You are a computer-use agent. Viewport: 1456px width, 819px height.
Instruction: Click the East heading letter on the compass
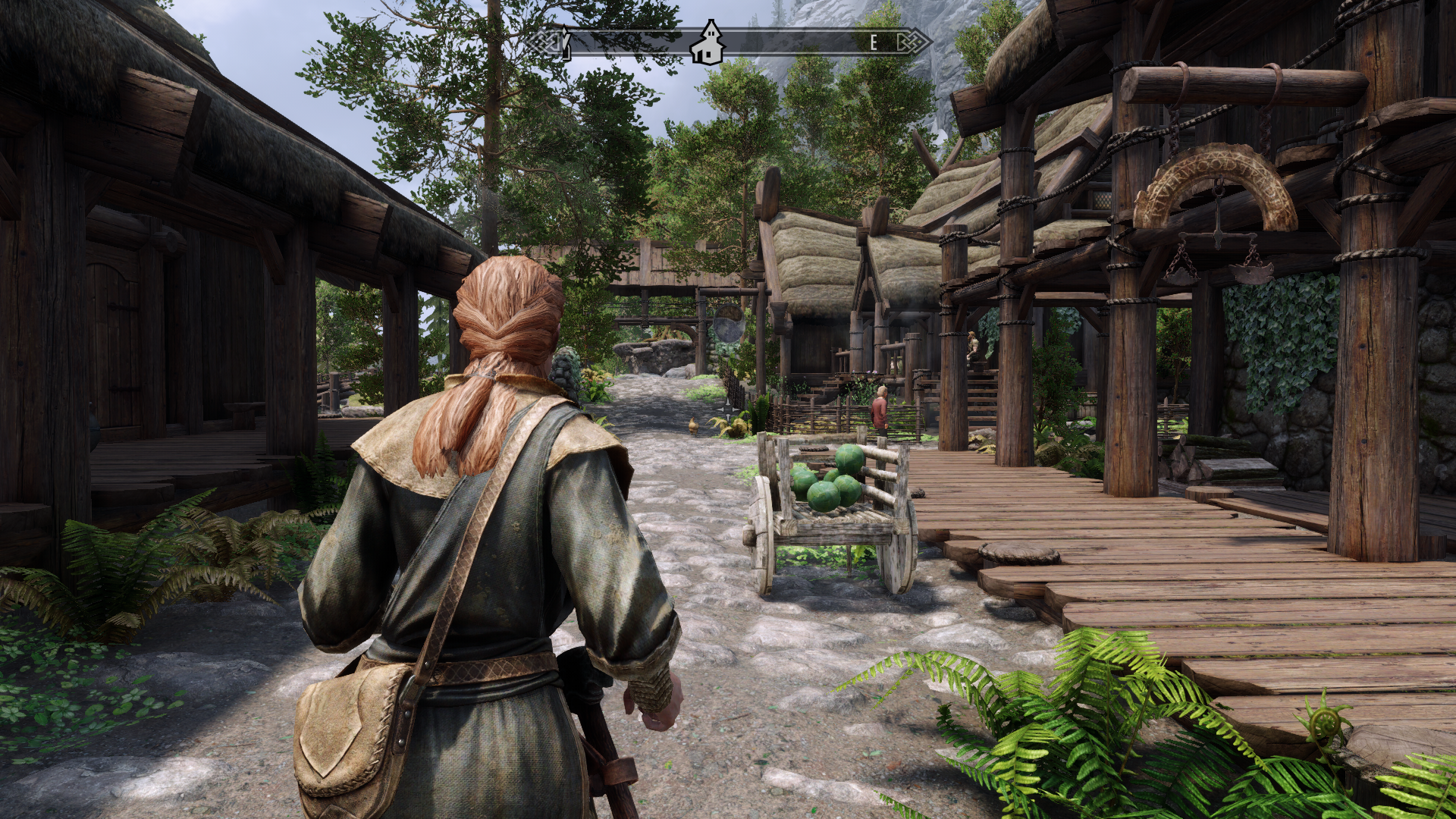(x=874, y=43)
